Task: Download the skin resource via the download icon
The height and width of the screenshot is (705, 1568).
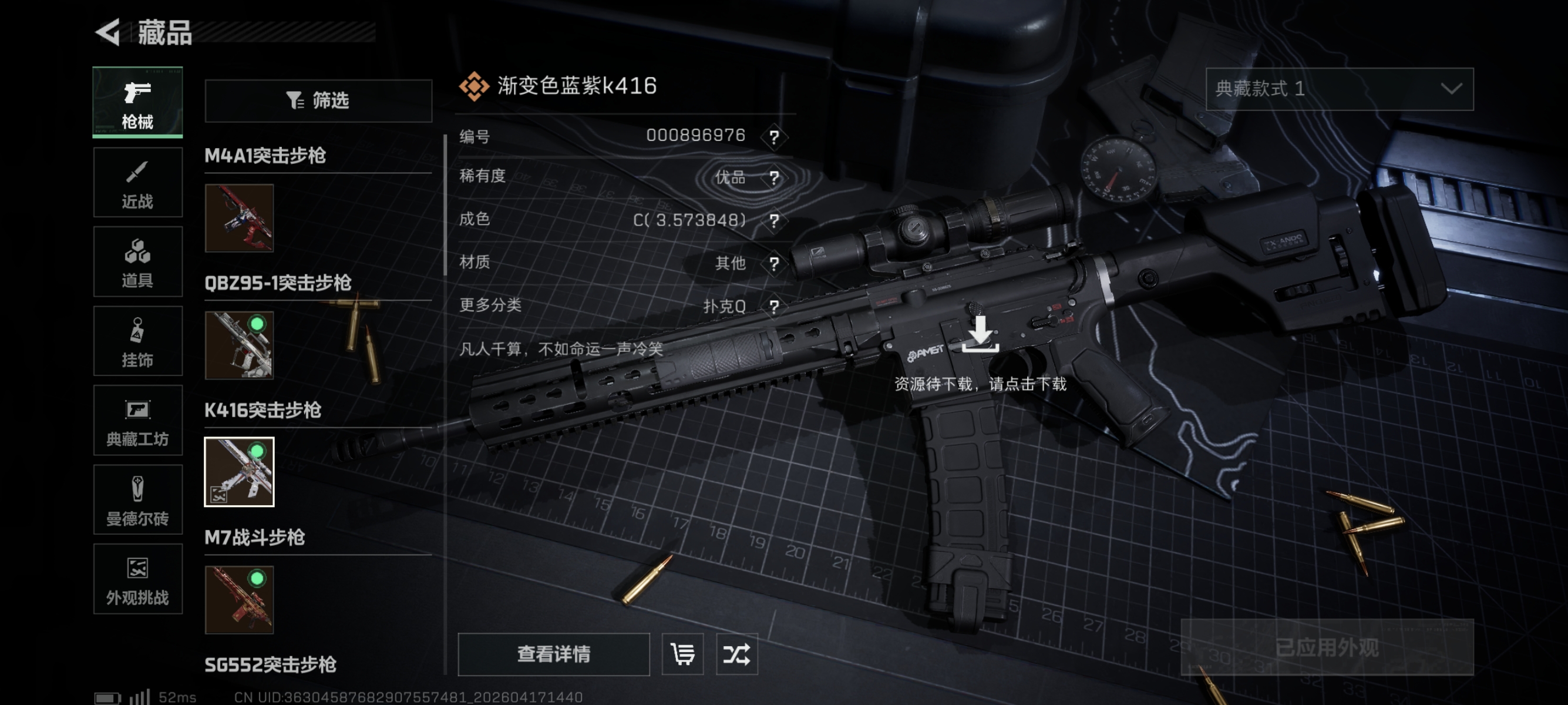Action: (980, 334)
